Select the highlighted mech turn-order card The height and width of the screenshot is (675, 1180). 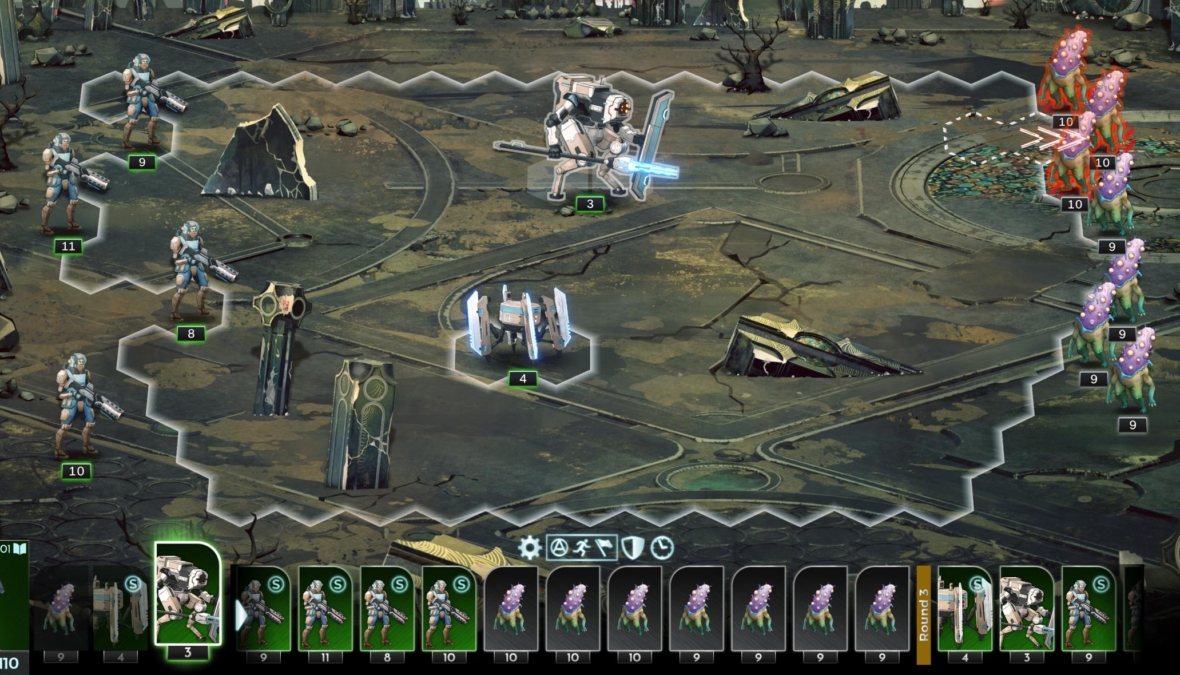[187, 594]
